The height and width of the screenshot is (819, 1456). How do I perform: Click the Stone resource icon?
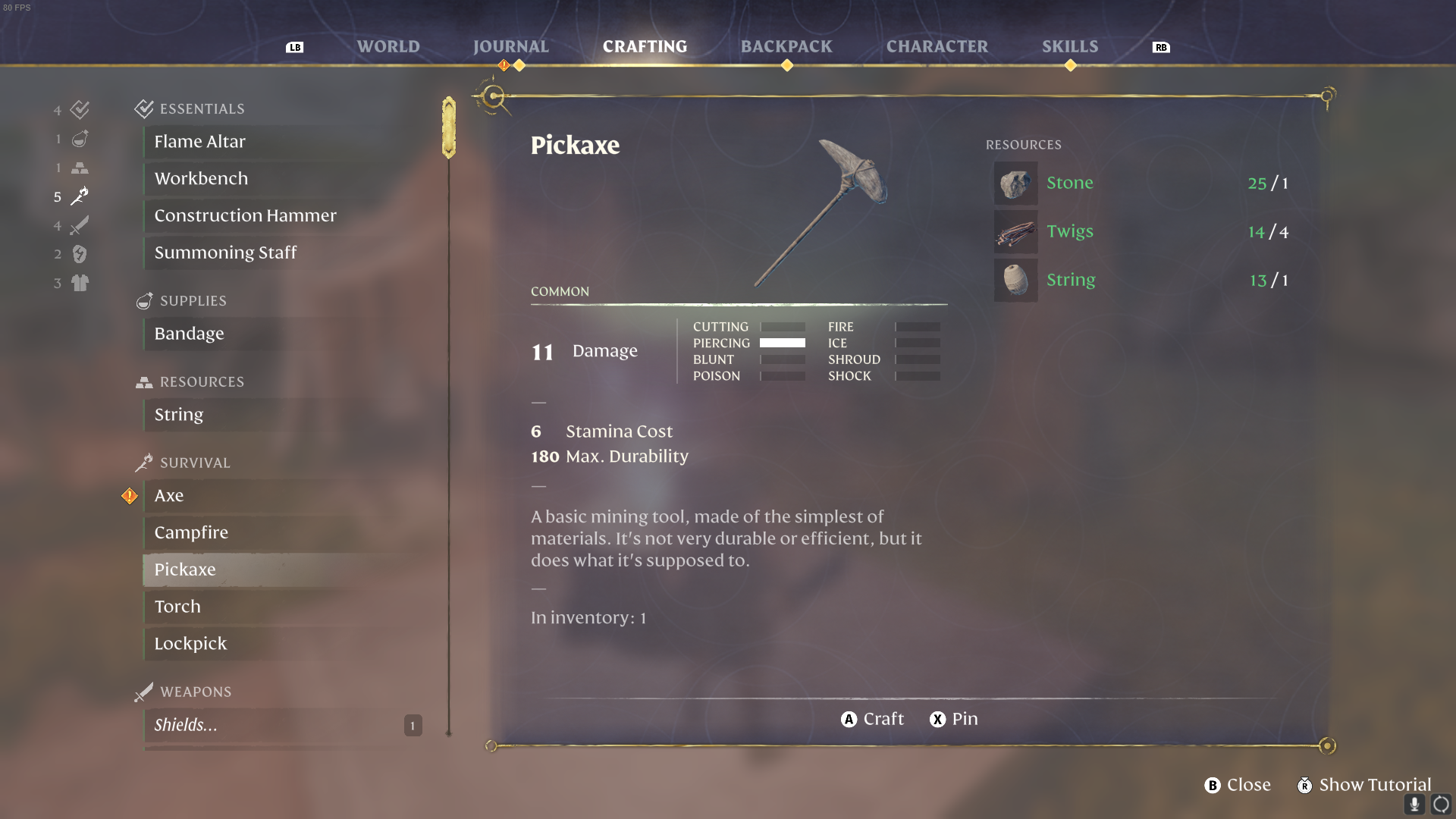tap(1015, 183)
